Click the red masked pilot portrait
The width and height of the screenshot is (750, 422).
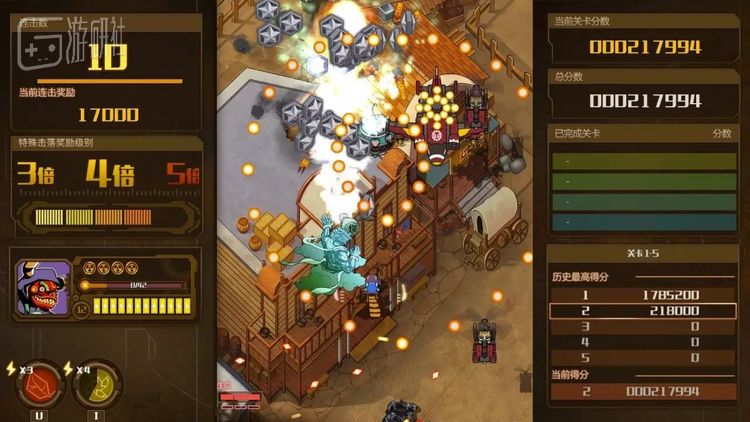coord(44,288)
